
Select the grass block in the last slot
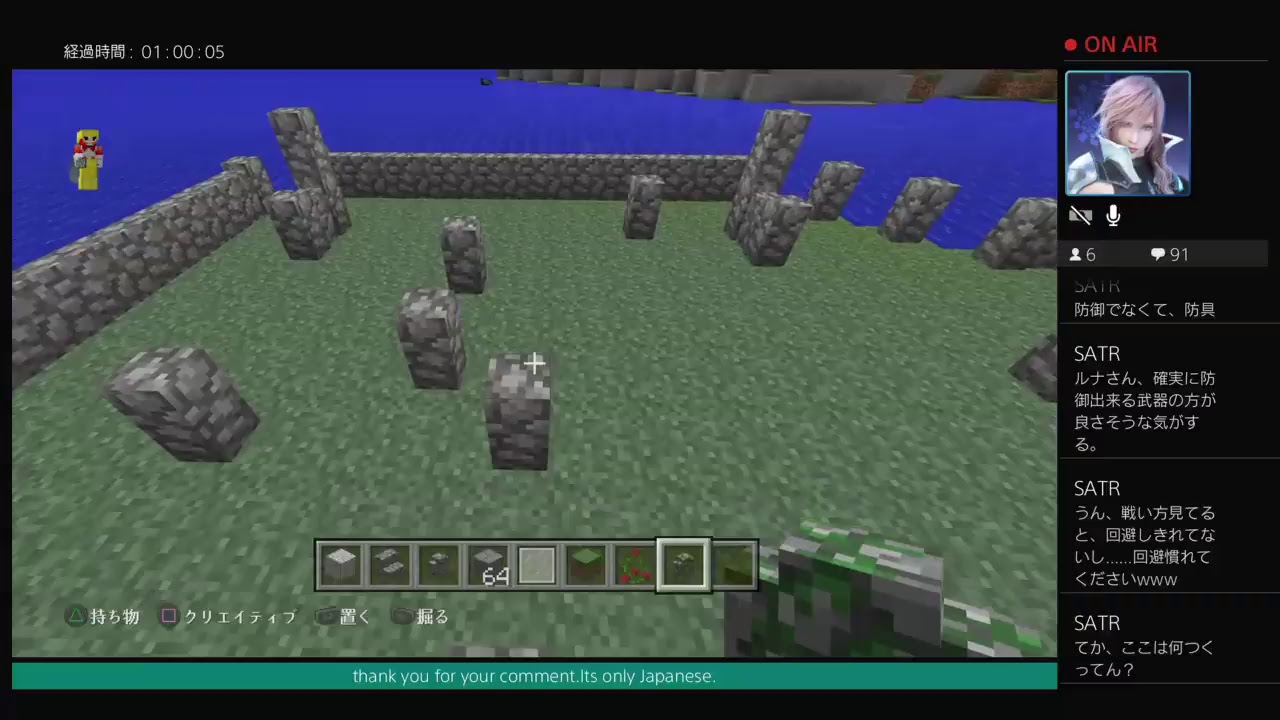(733, 565)
